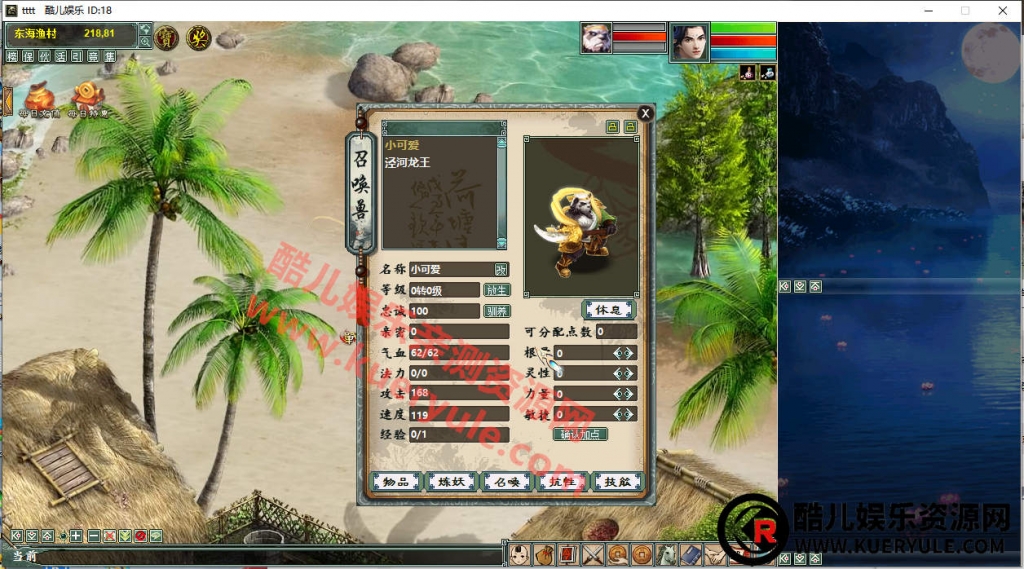Switch to the 技能 skills tab
This screenshot has height=569, width=1024.
click(616, 482)
